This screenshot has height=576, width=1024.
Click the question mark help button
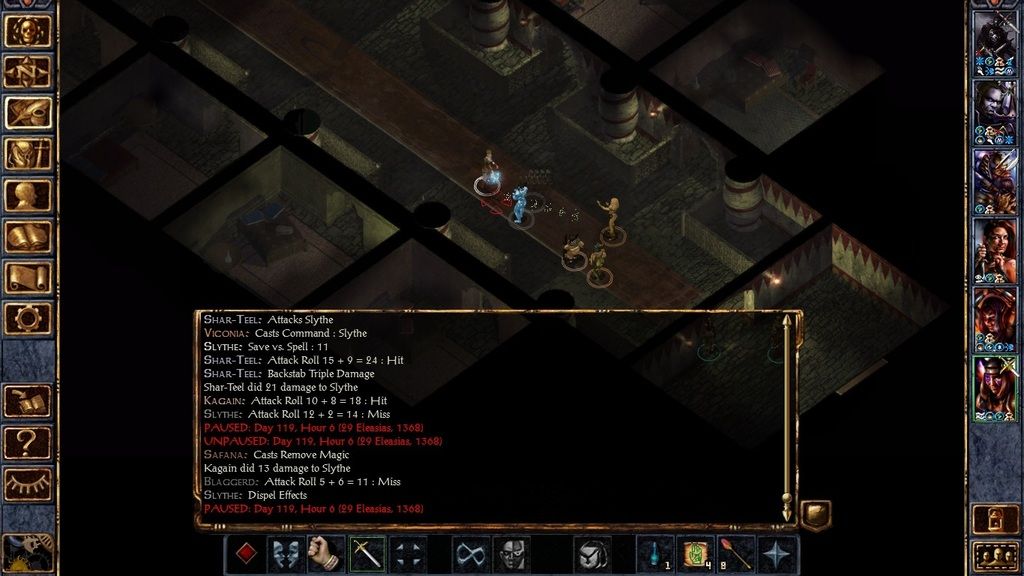tap(27, 441)
